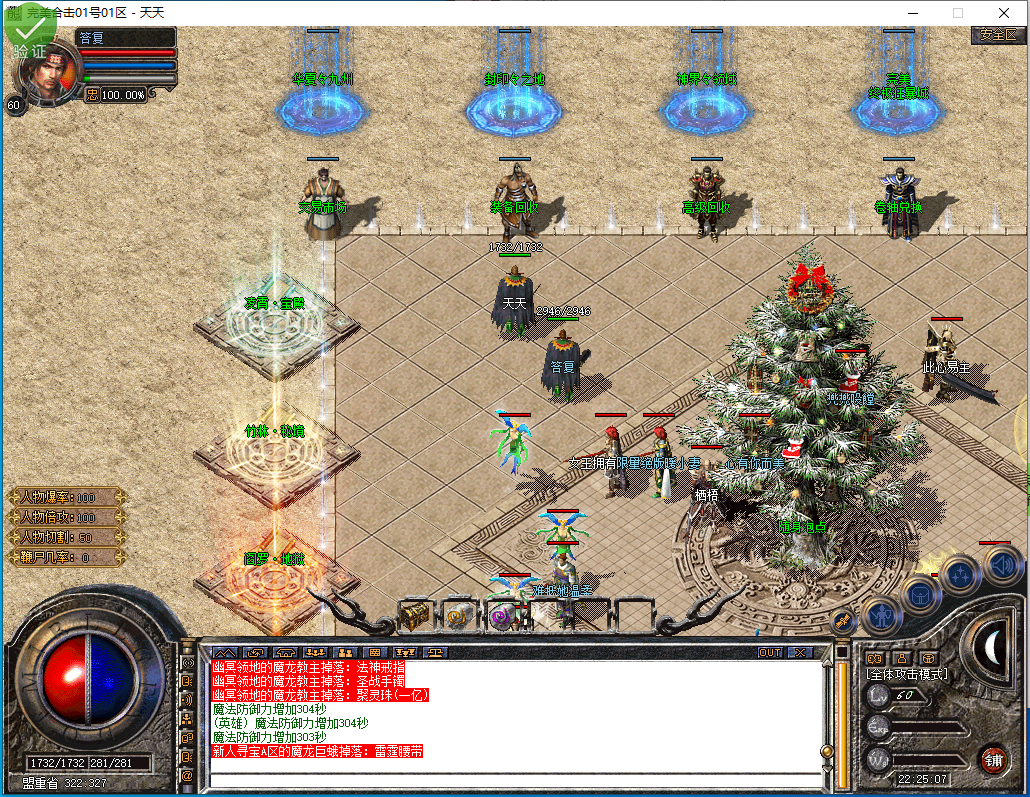Select the purple orb quick slot item
This screenshot has height=797, width=1030.
[503, 617]
